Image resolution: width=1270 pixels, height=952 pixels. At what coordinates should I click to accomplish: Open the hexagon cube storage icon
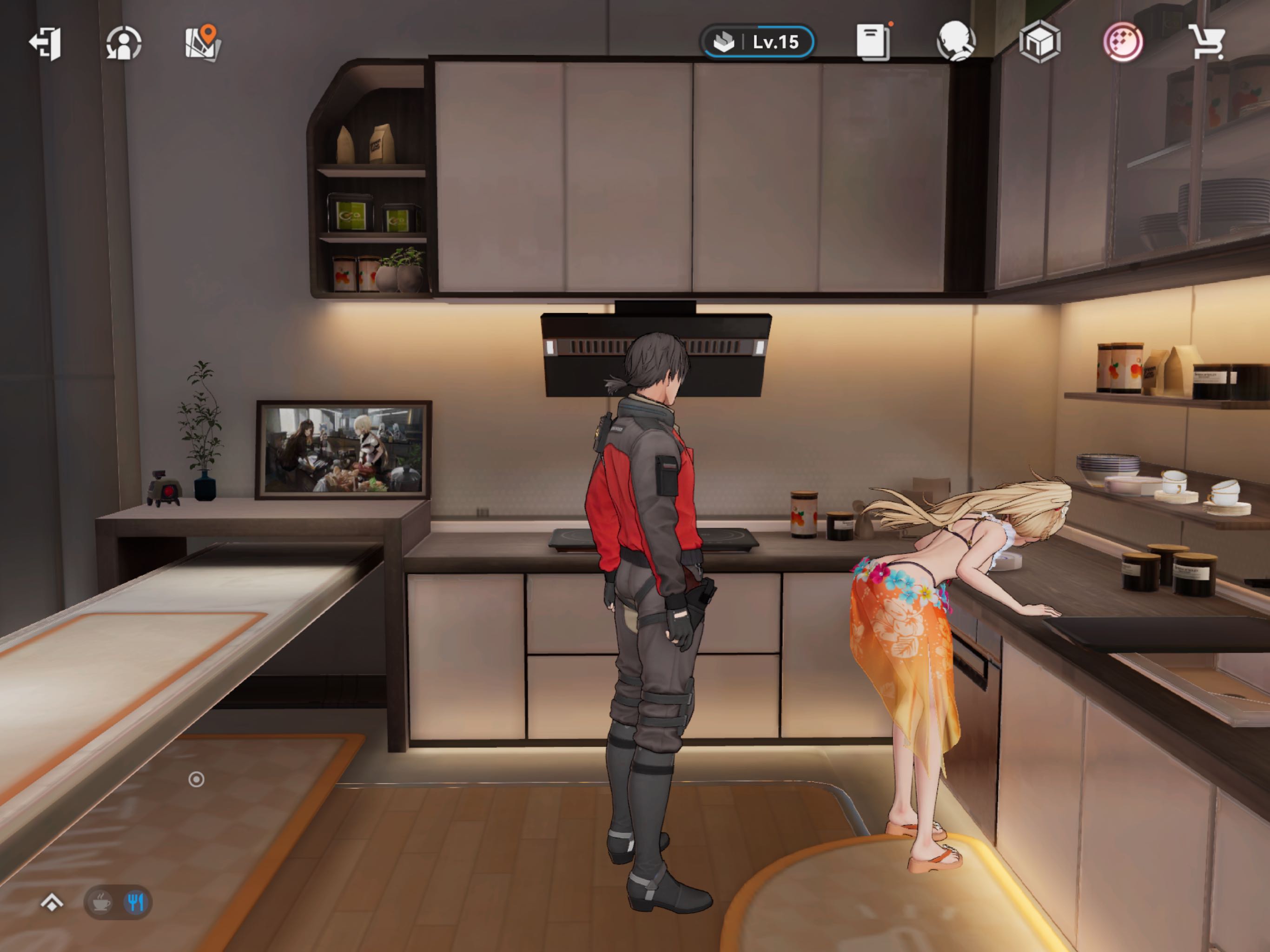coord(1039,41)
